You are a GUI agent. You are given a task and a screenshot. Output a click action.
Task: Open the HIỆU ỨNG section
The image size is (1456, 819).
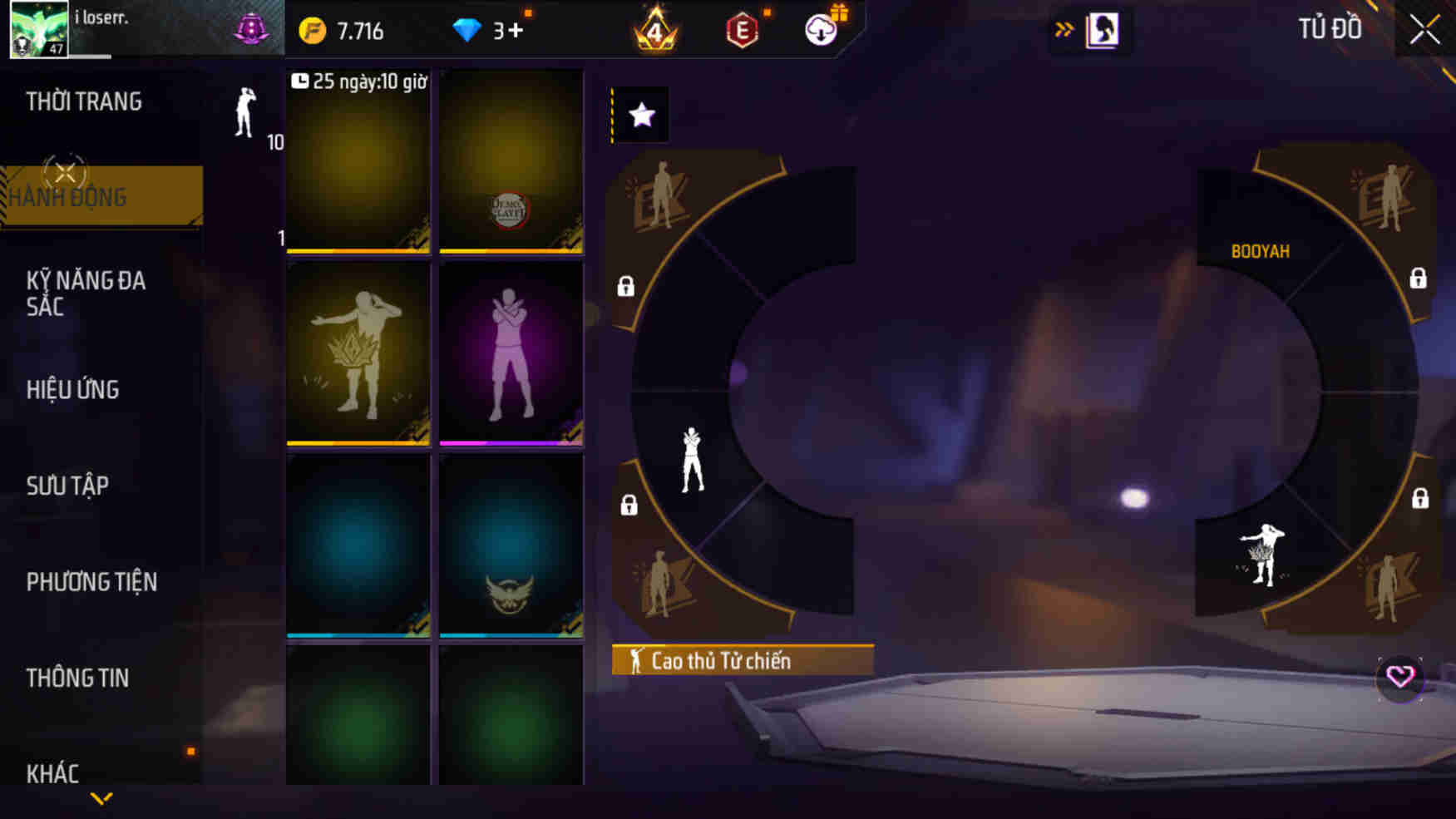(x=72, y=389)
